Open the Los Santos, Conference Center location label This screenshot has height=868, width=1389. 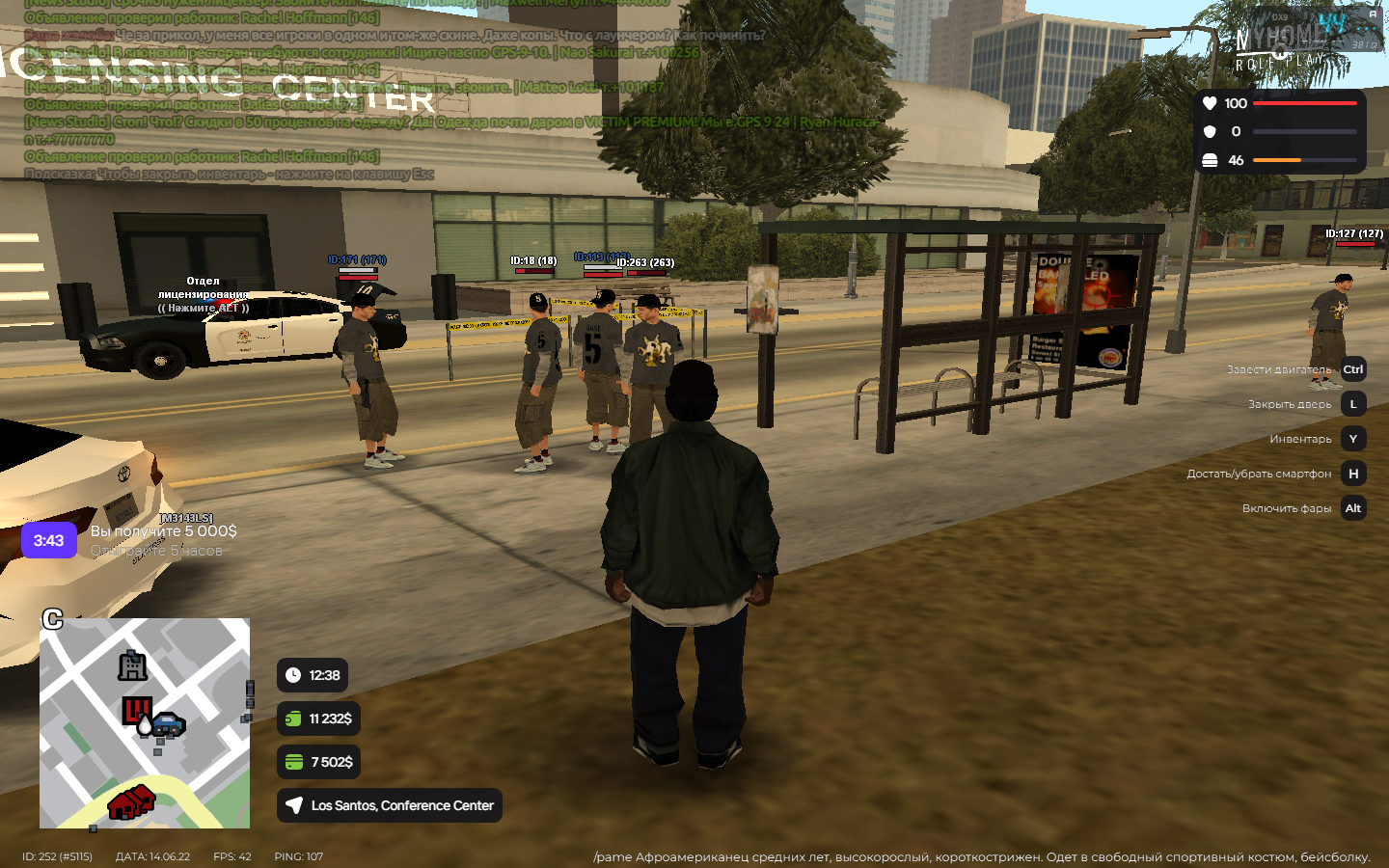(390, 805)
